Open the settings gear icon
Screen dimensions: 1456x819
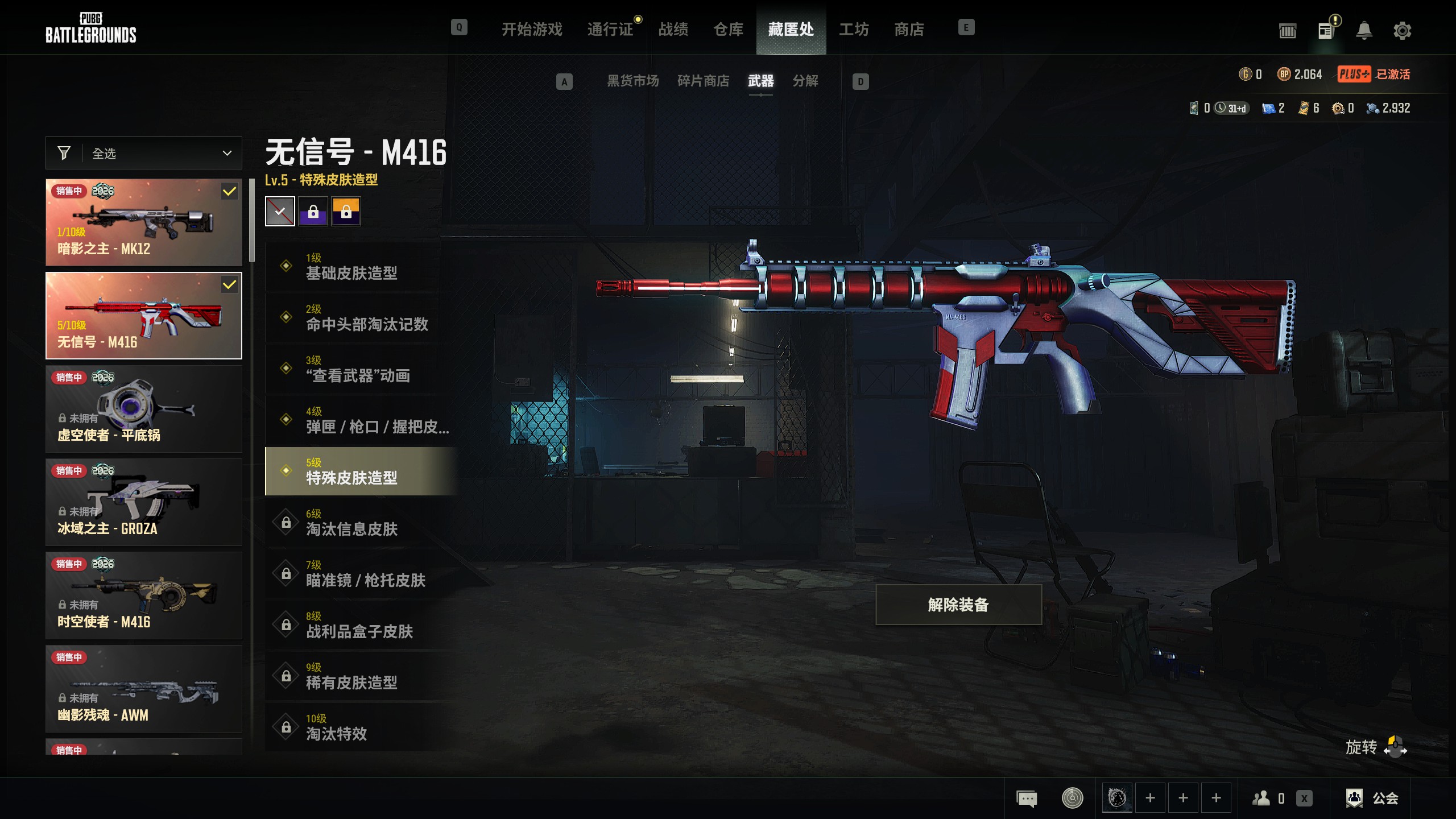1402,30
